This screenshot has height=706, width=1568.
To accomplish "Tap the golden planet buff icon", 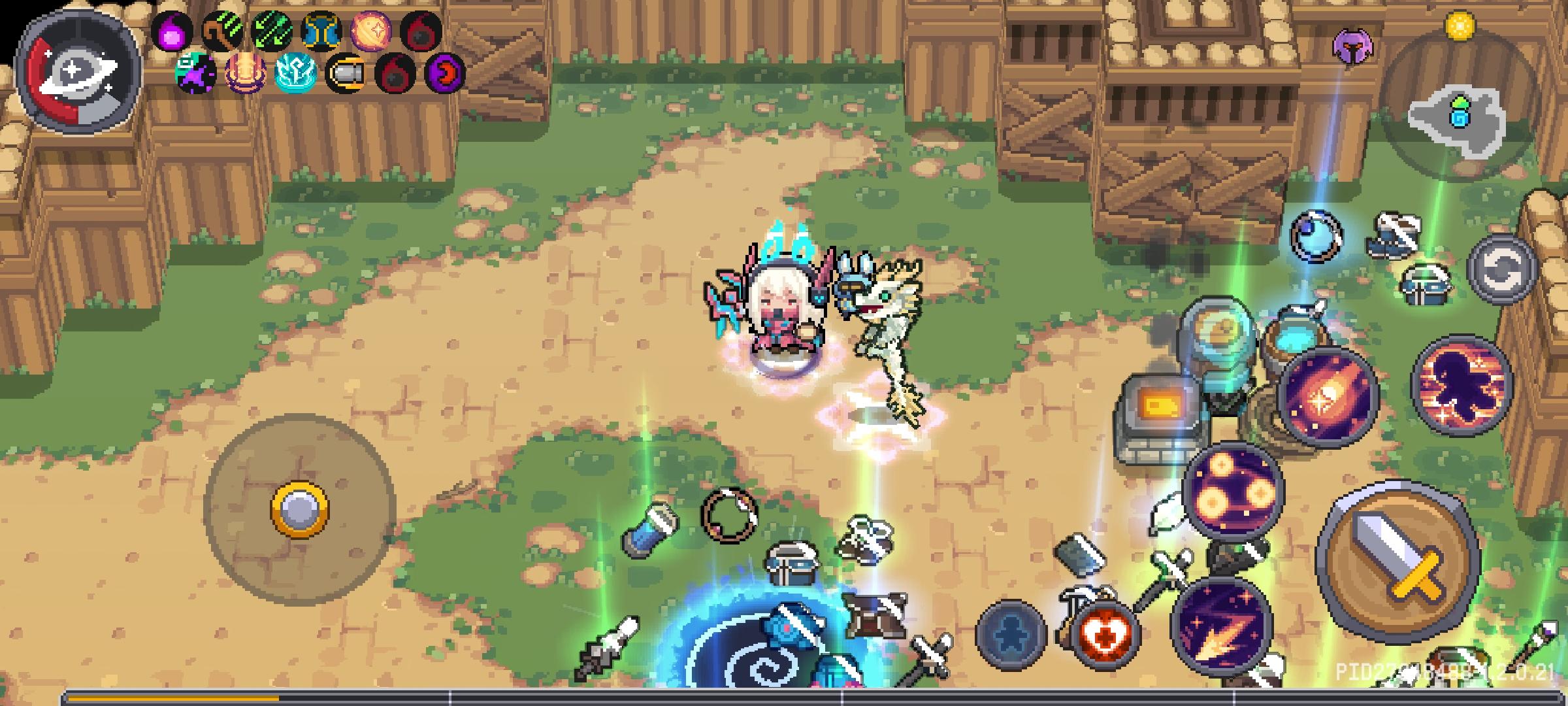I will pyautogui.click(x=371, y=30).
